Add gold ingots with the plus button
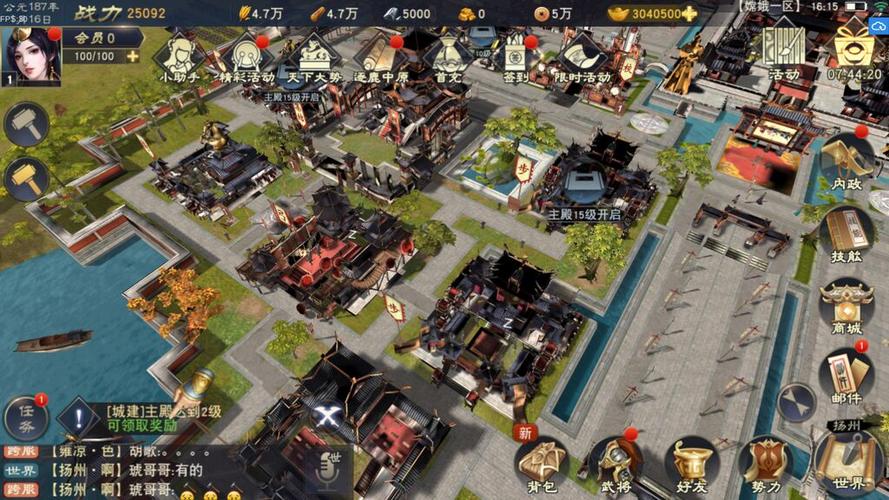889x500 pixels. 689,14
